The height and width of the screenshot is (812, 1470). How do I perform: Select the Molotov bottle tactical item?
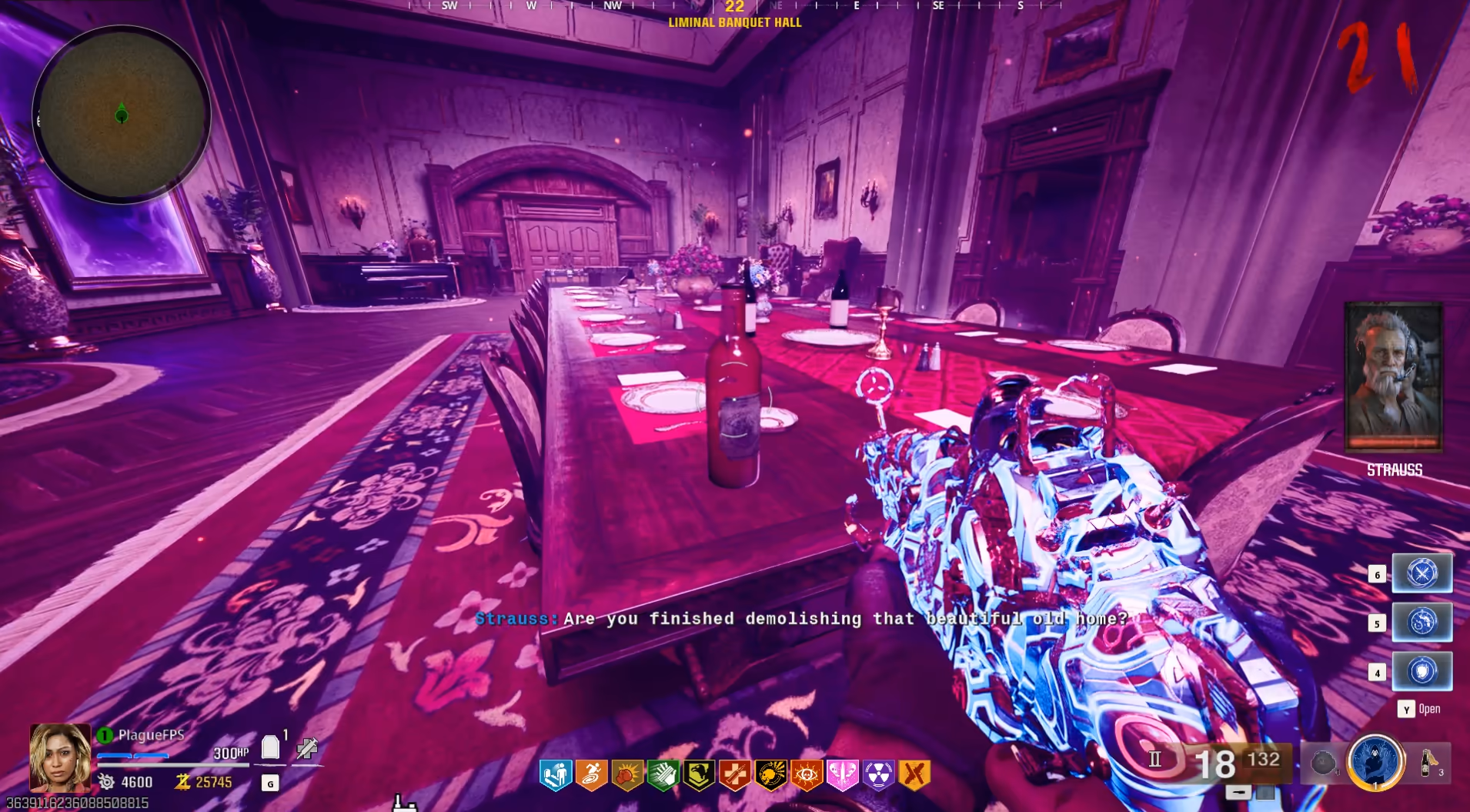pos(1428,762)
